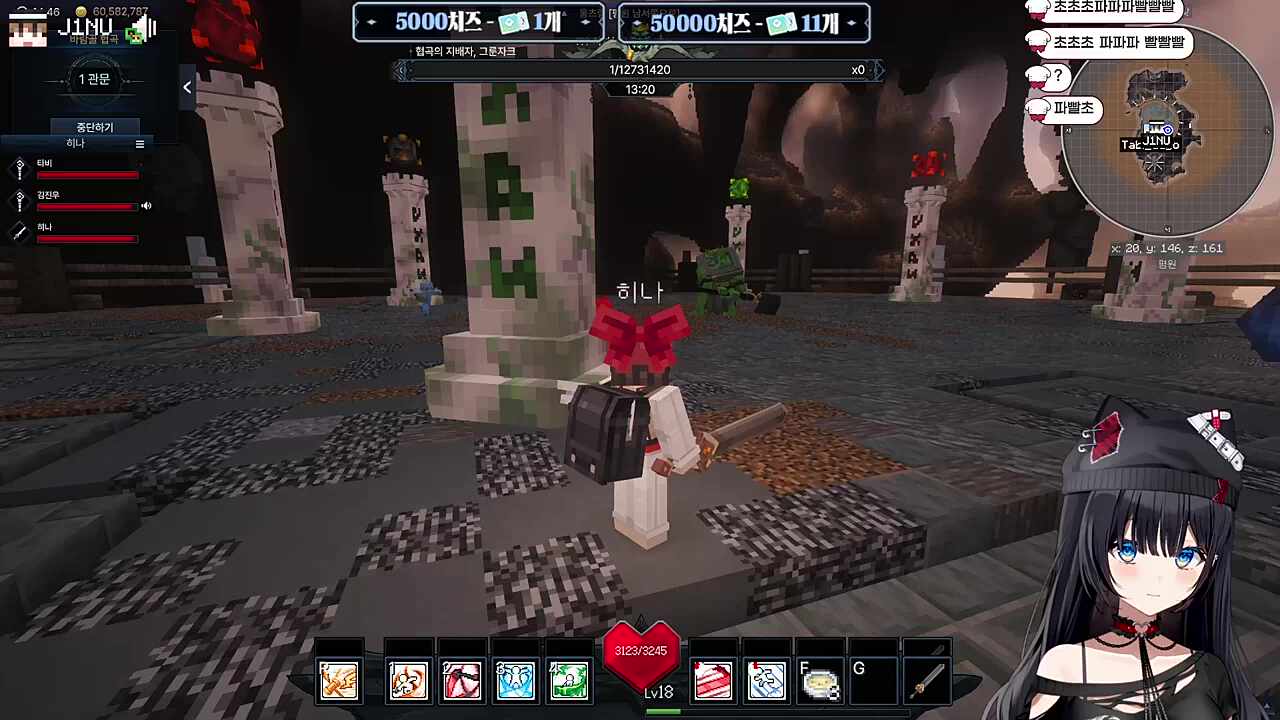Use the light blue running figure skill
This screenshot has height=720, width=1280.
767,681
